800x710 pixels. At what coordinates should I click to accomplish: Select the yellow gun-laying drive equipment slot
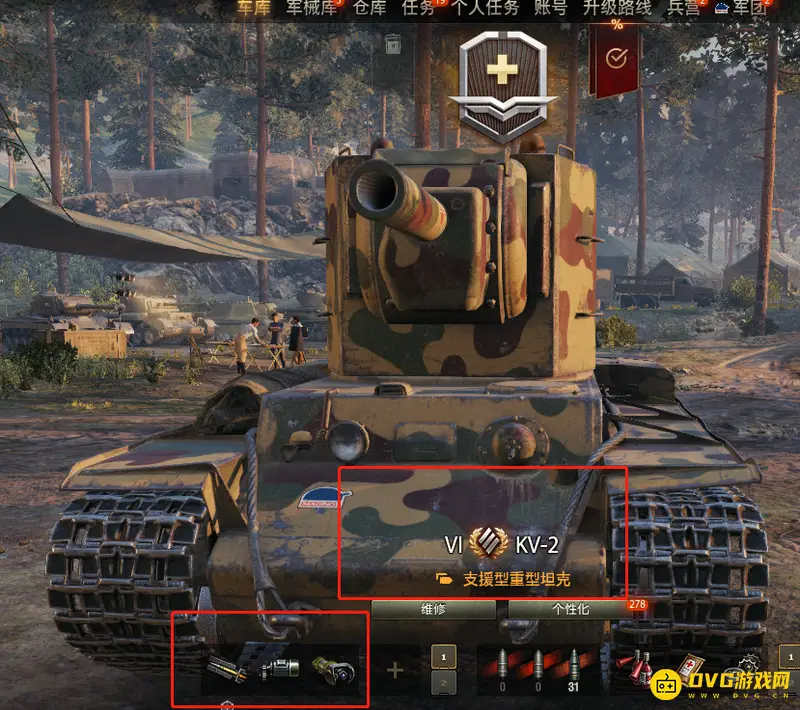point(331,669)
